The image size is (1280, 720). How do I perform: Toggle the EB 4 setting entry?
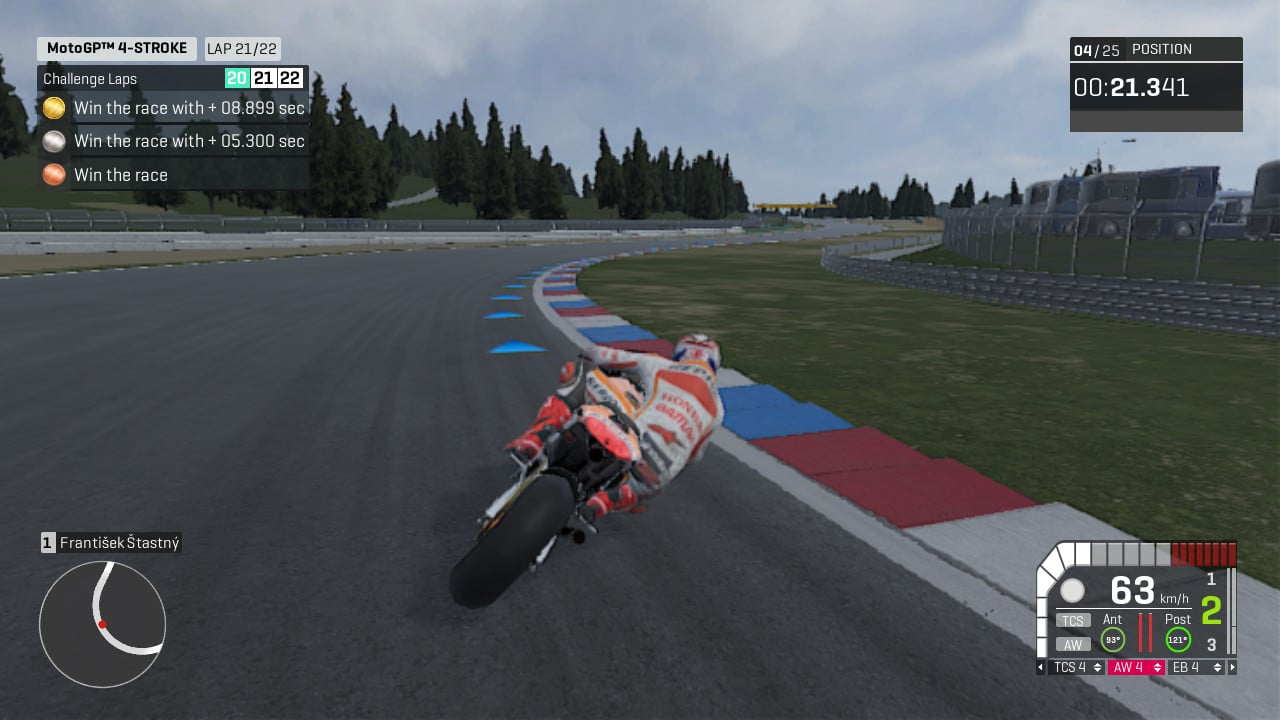click(1185, 667)
